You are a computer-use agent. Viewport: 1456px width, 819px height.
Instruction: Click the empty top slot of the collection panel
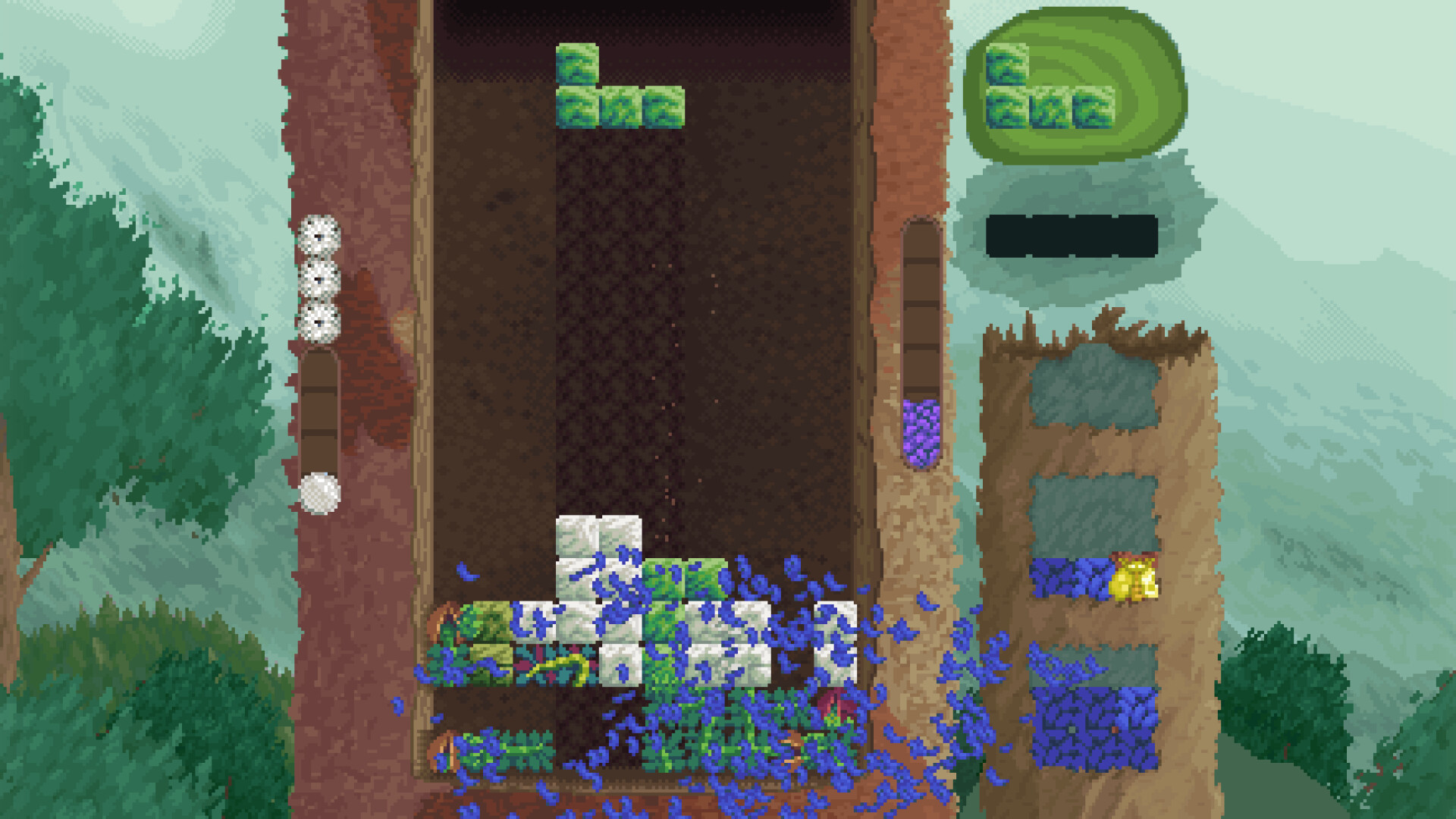(x=1092, y=387)
